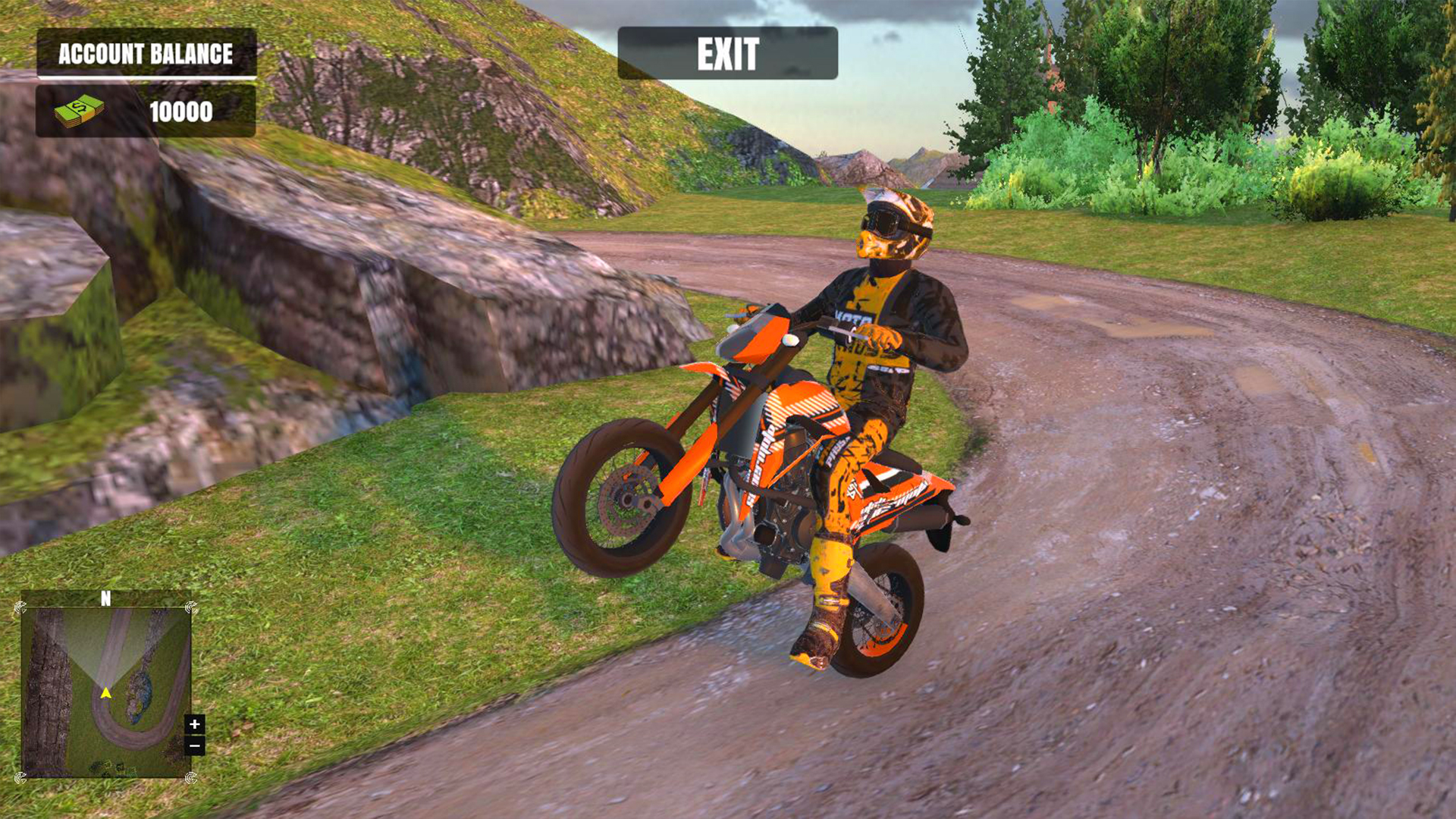The height and width of the screenshot is (819, 1456).
Task: Toggle minimap zoom out with the minus button
Action: tap(195, 745)
